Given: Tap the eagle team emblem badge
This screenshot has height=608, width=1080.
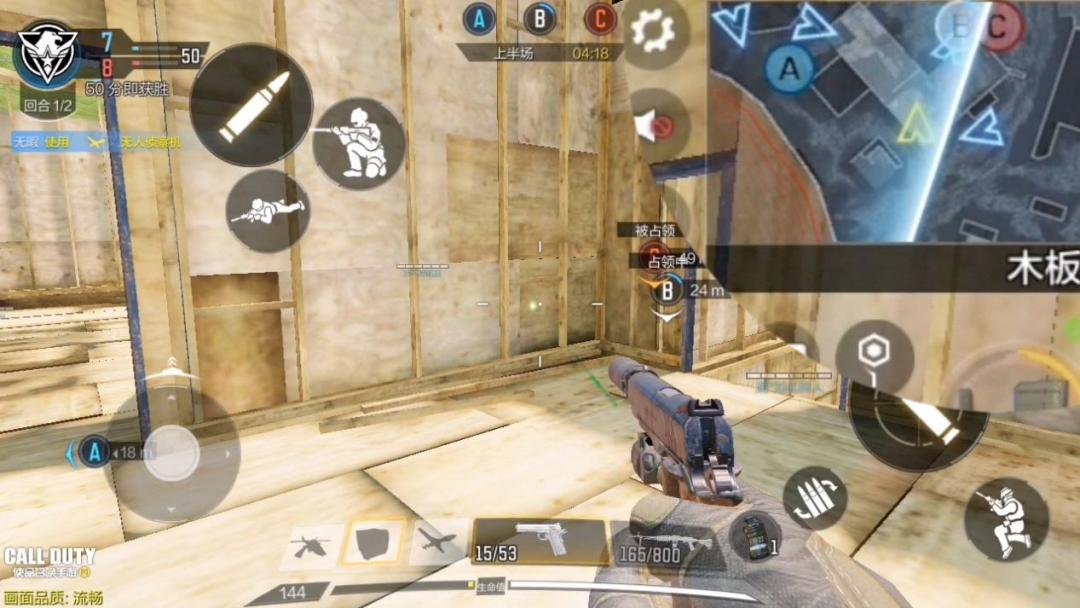Looking at the screenshot, I should point(48,53).
